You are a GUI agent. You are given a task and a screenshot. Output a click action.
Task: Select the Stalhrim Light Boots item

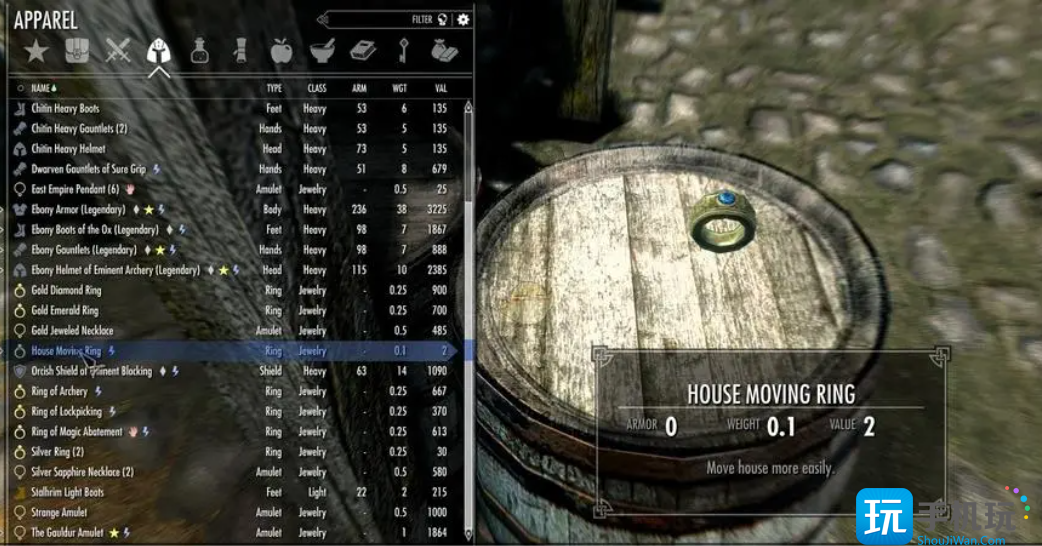[x=67, y=492]
